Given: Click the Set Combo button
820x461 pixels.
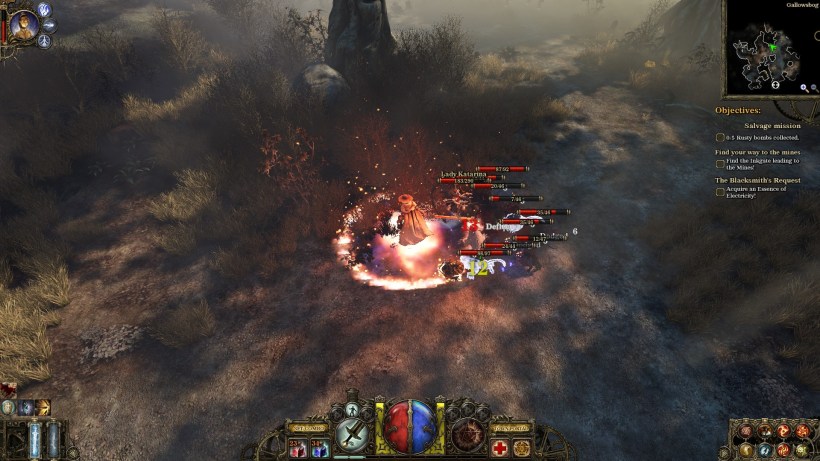Looking at the screenshot, I should (x=309, y=428).
